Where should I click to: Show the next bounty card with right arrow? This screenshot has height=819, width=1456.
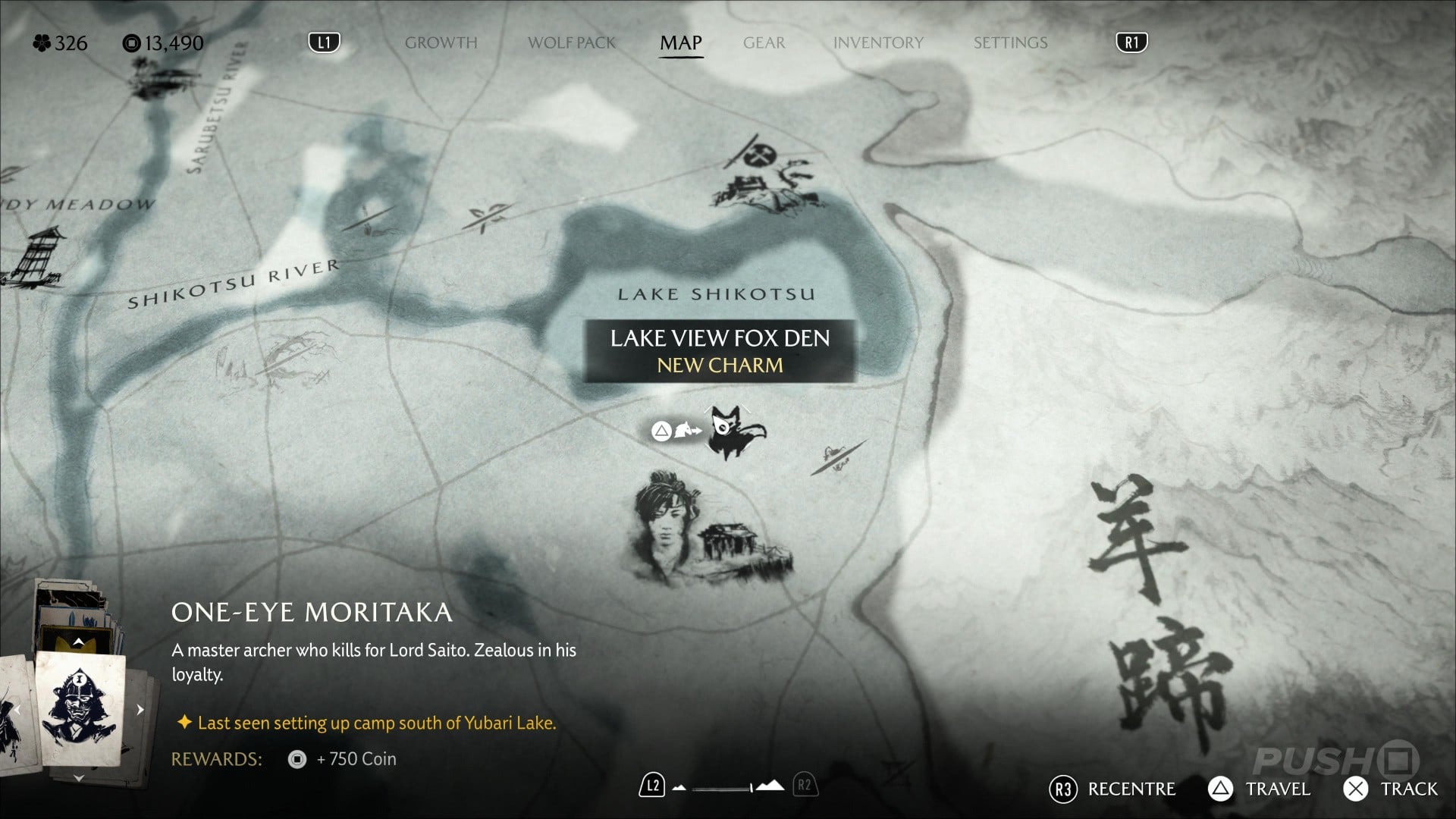click(x=140, y=710)
